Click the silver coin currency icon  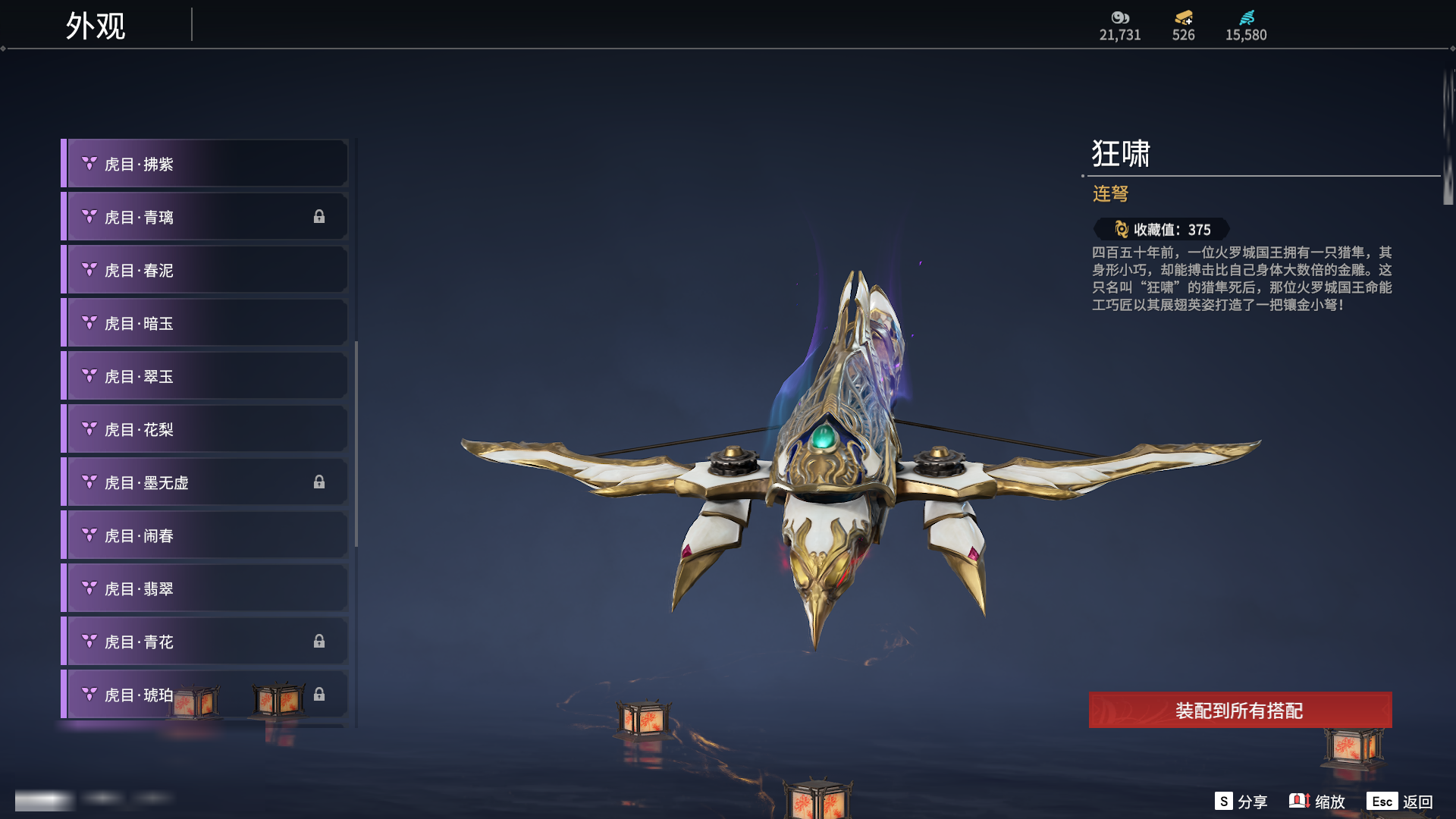point(1120,17)
